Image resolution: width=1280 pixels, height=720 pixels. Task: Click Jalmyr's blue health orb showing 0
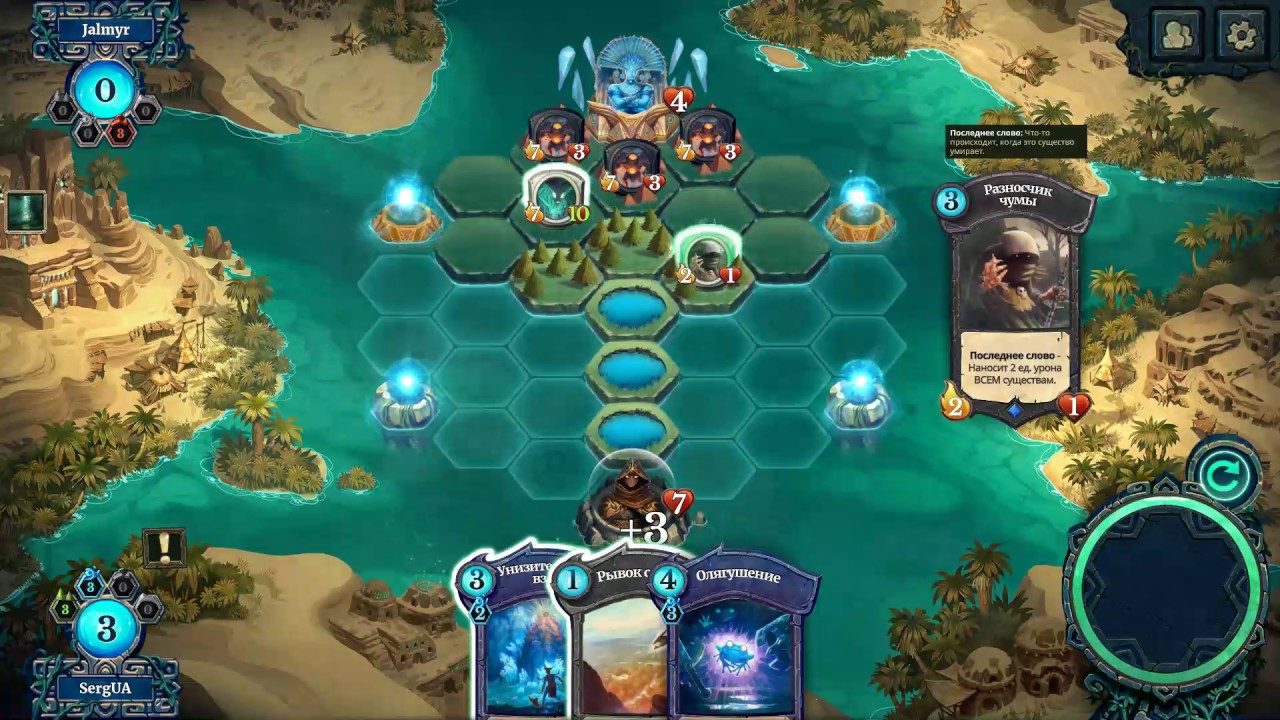[x=104, y=91]
